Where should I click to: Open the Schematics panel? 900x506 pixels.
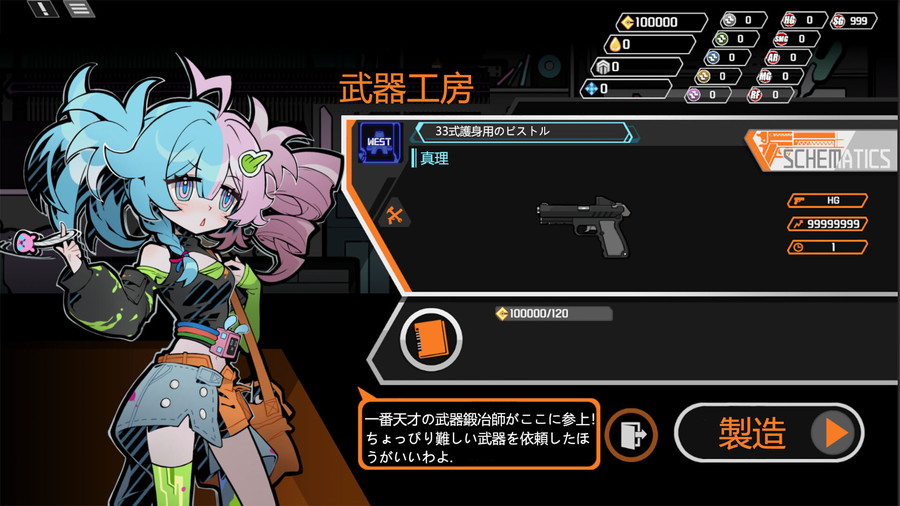818,153
